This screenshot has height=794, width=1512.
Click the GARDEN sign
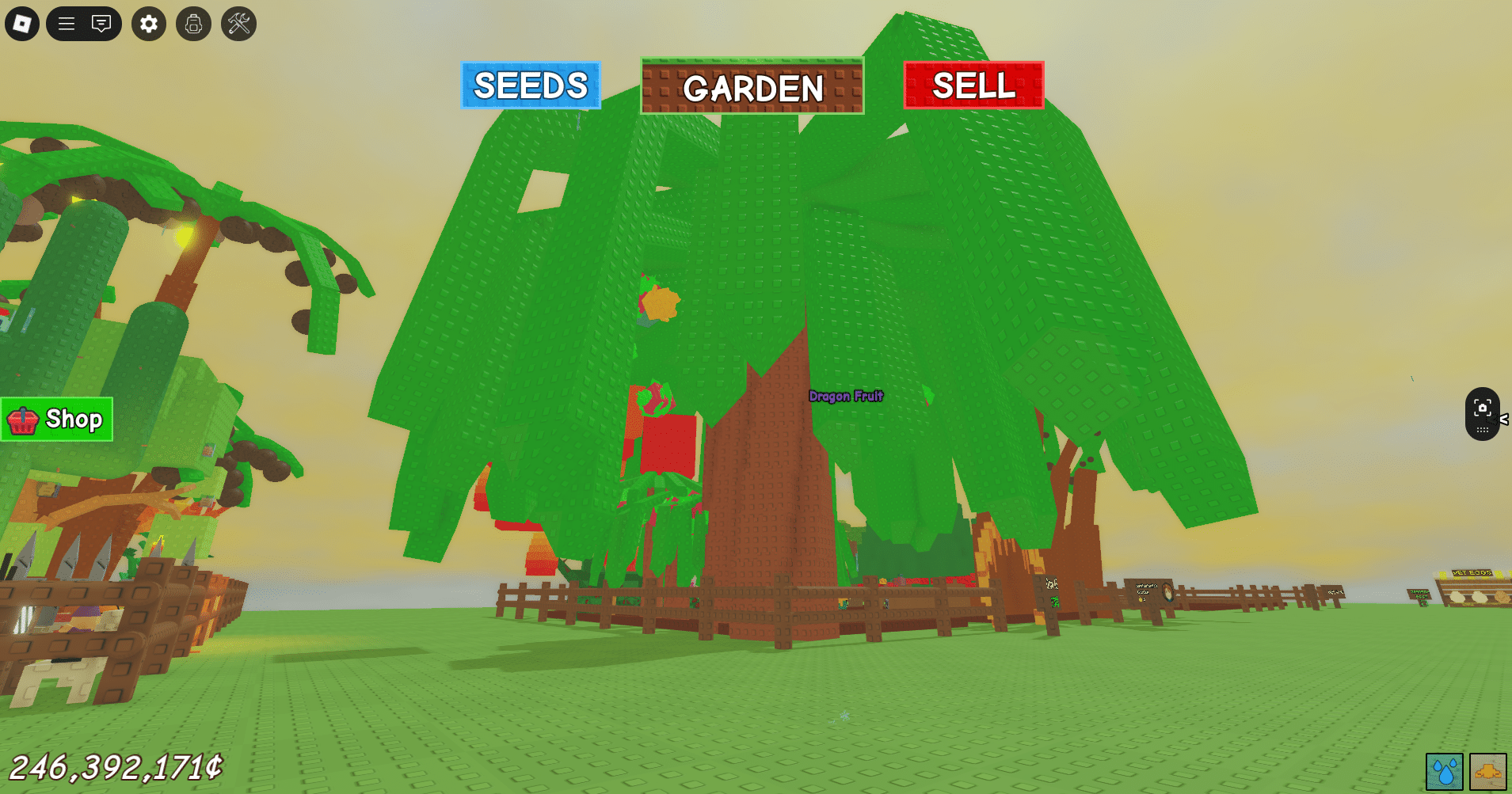point(752,87)
